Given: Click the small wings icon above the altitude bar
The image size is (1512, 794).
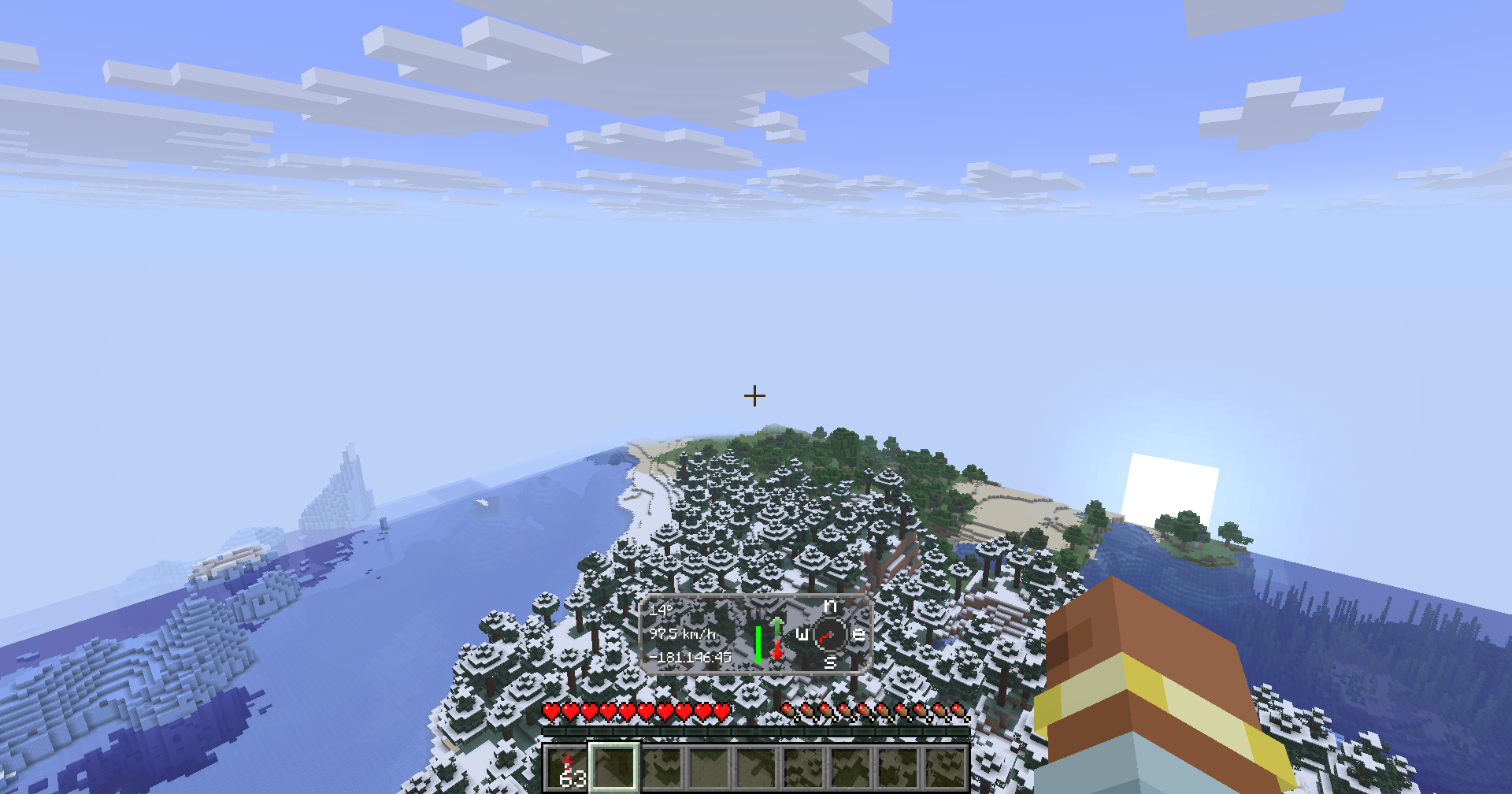Looking at the screenshot, I should (758, 614).
